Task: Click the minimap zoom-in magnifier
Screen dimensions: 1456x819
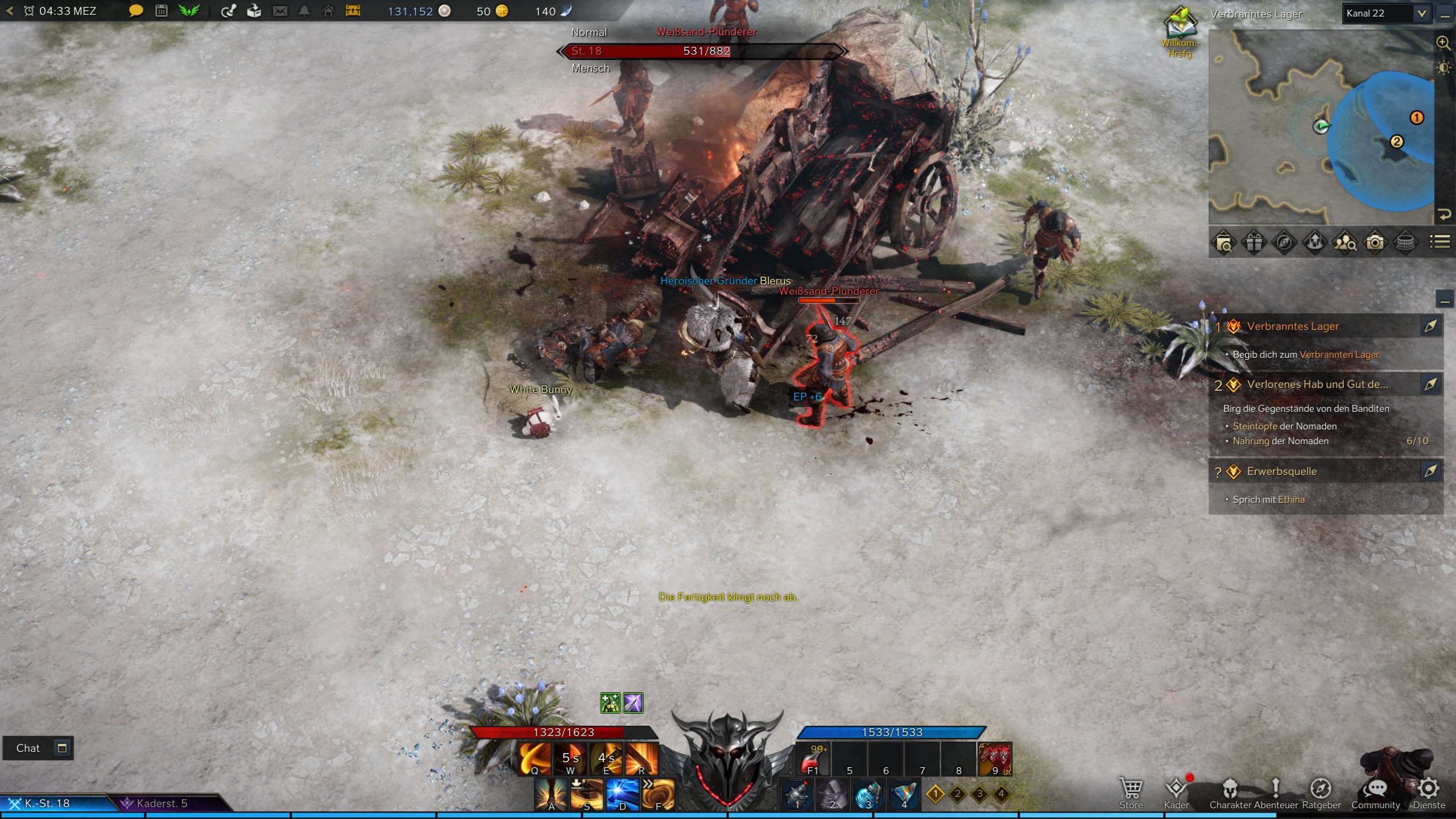Action: coord(1443,43)
